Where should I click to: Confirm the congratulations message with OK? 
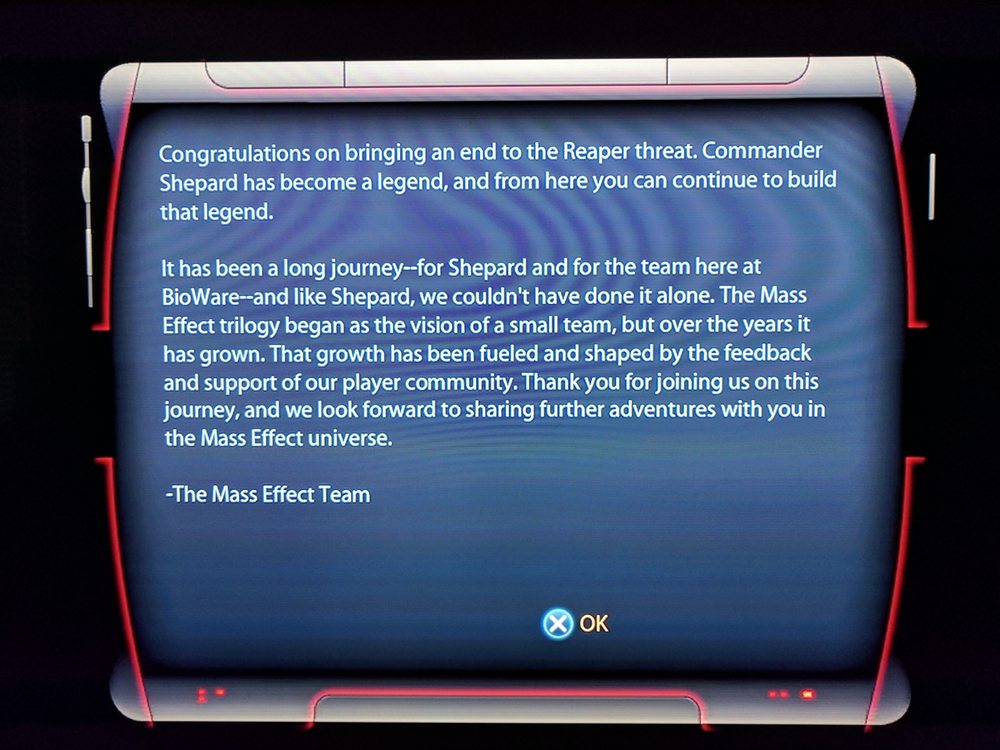[x=577, y=624]
